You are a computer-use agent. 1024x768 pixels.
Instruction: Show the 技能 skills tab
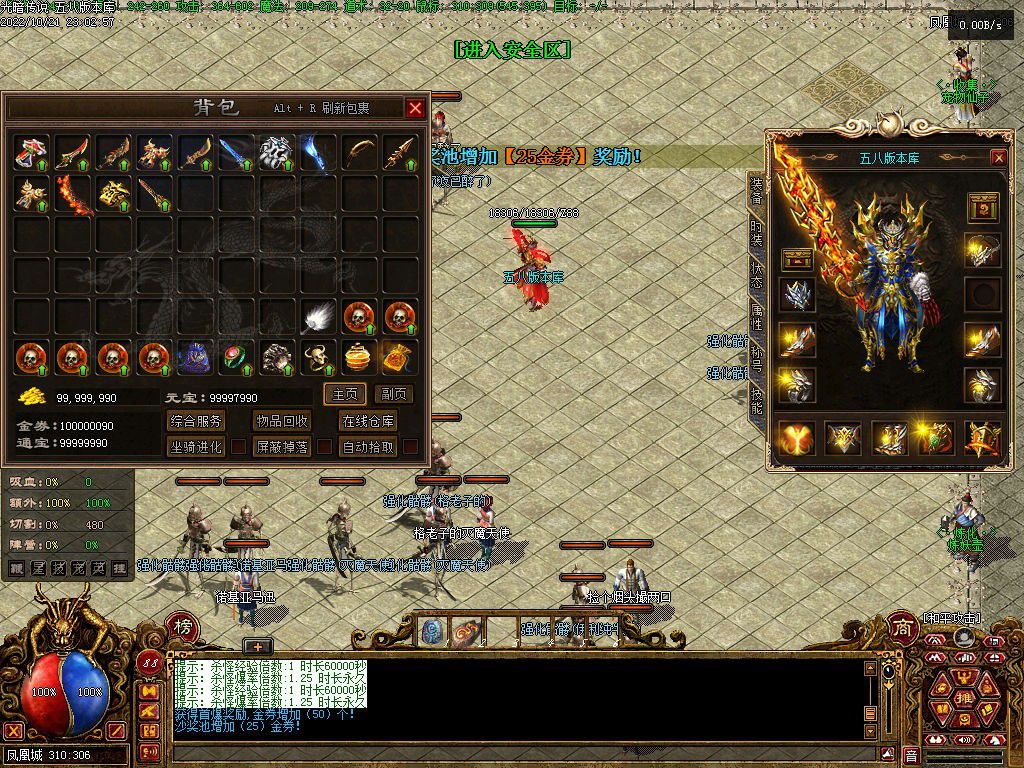pos(756,401)
